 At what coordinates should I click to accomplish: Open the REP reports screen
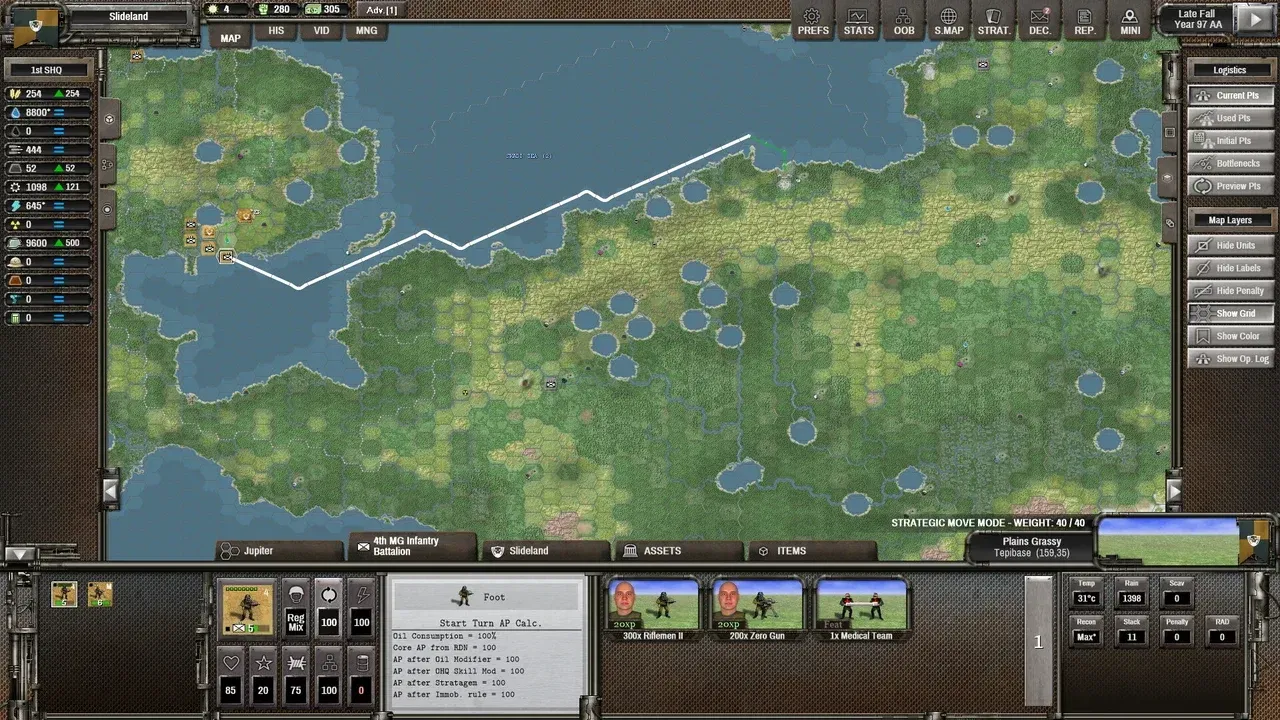[1084, 21]
